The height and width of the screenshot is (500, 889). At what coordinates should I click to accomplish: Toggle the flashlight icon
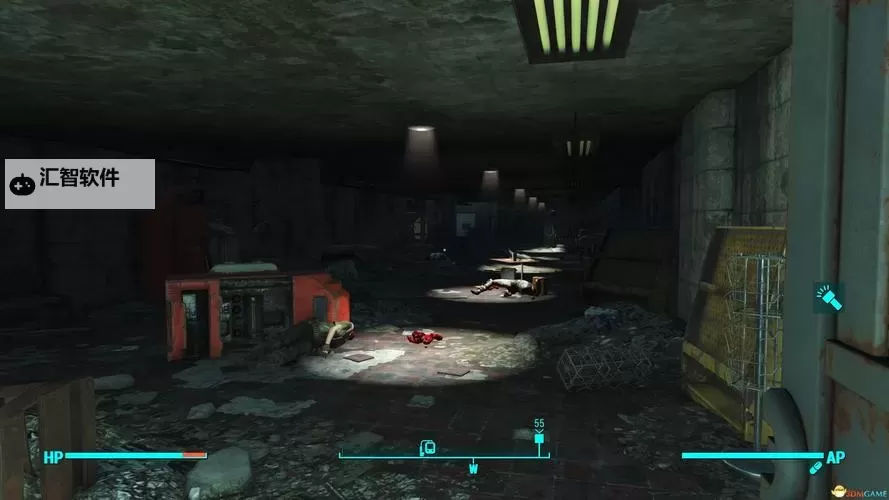[x=829, y=297]
